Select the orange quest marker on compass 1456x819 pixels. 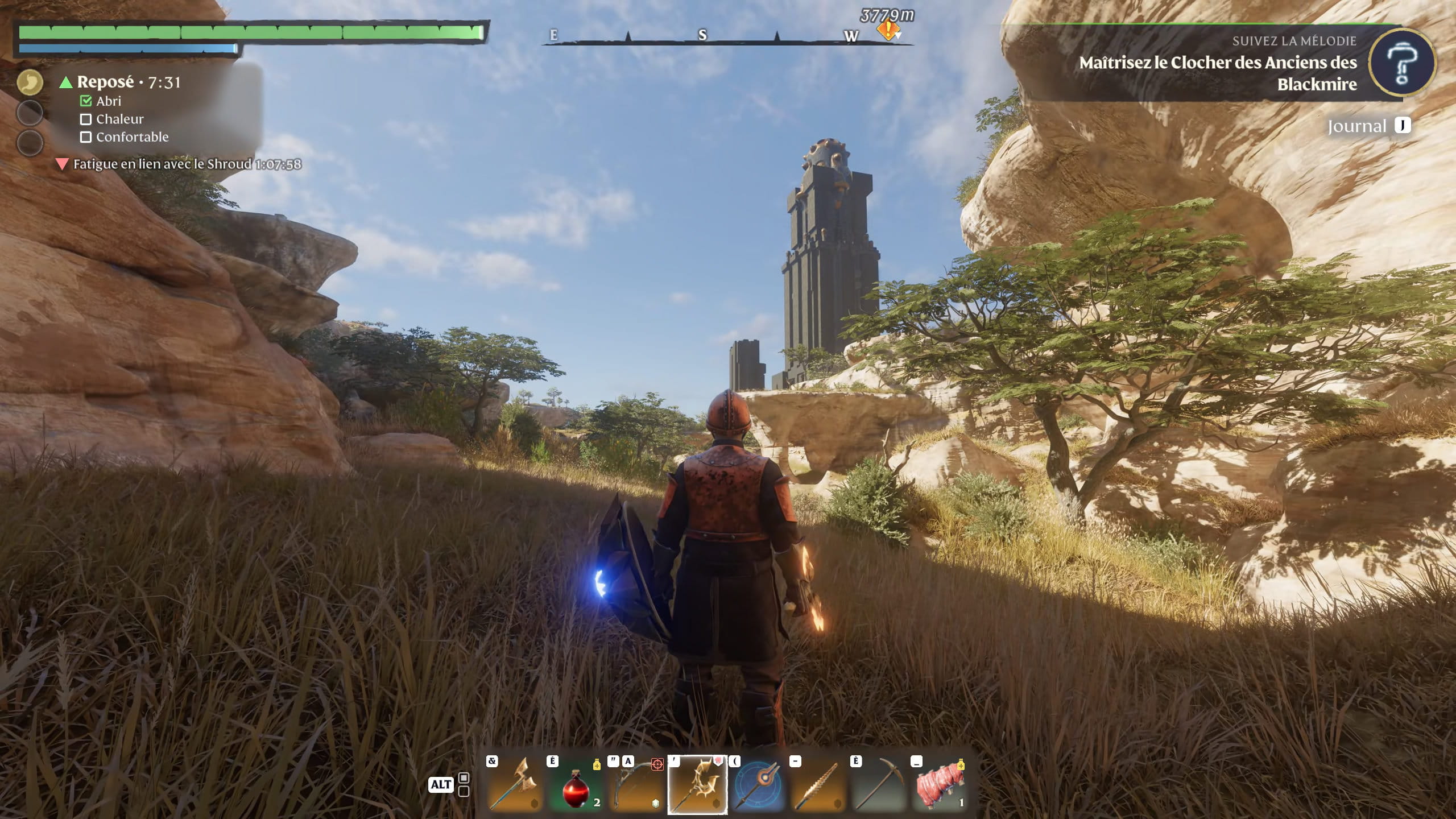(887, 29)
